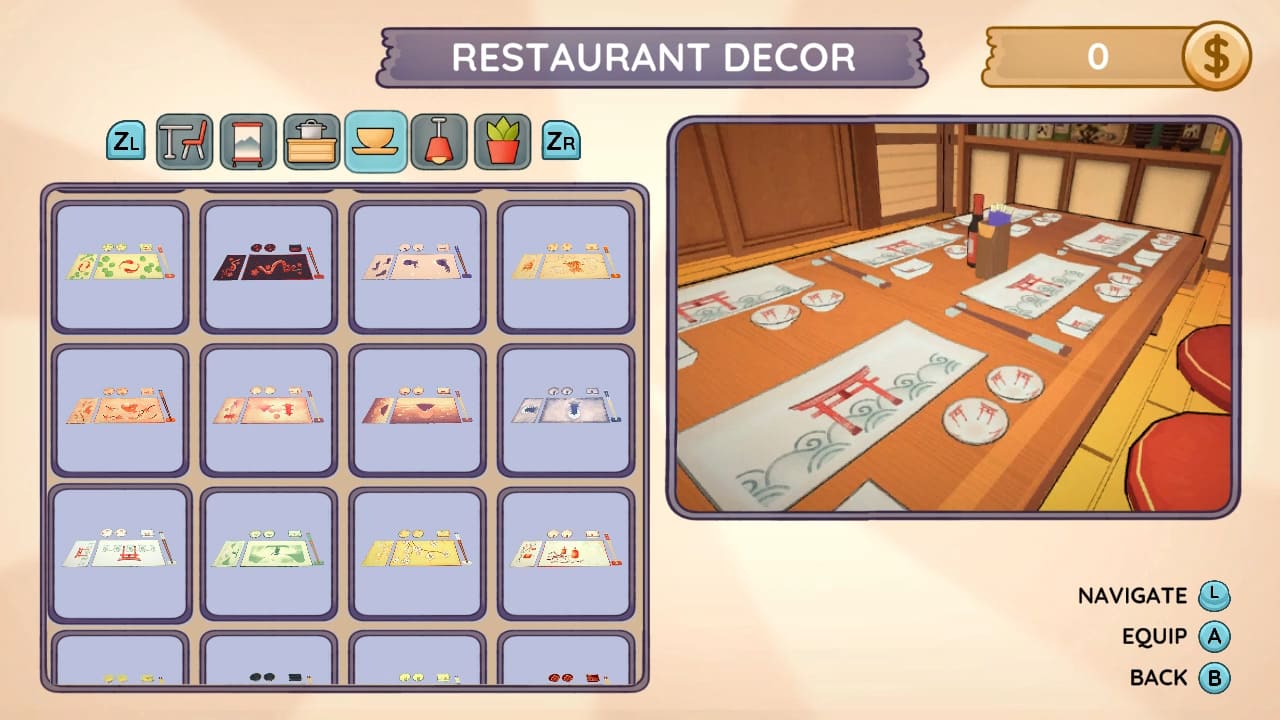This screenshot has height=720, width=1280.
Task: Select the rooster-patterned placemat set
Action: coord(119,408)
